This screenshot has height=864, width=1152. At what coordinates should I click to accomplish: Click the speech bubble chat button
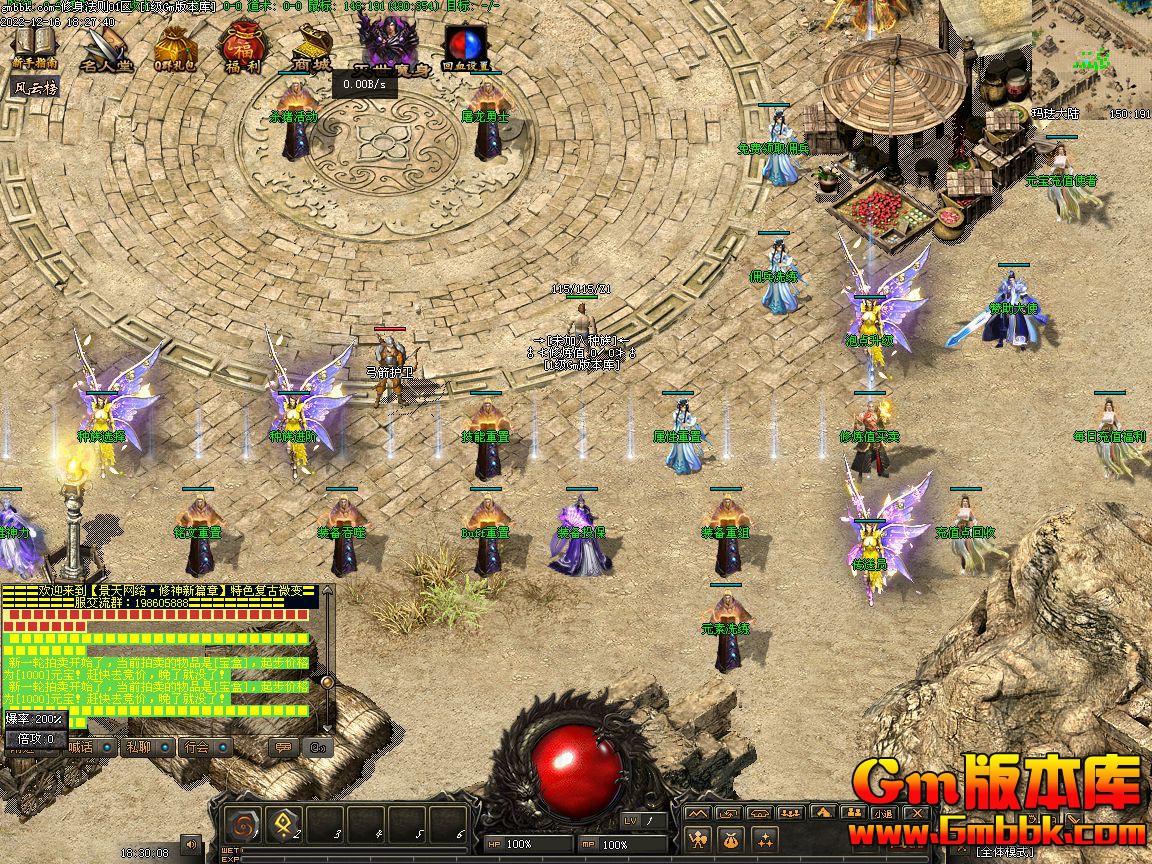click(x=284, y=746)
